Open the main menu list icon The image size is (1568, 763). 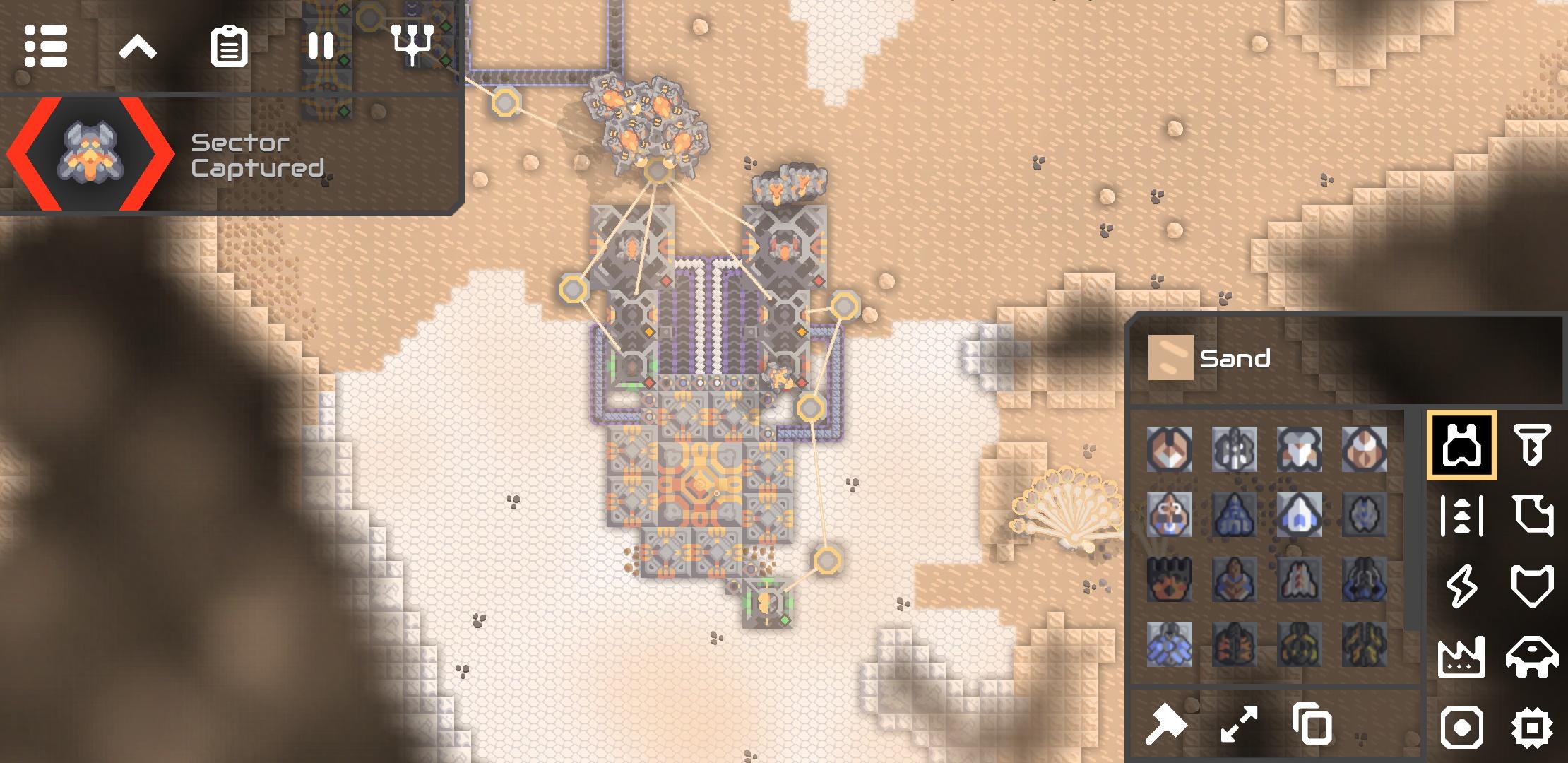(x=46, y=47)
